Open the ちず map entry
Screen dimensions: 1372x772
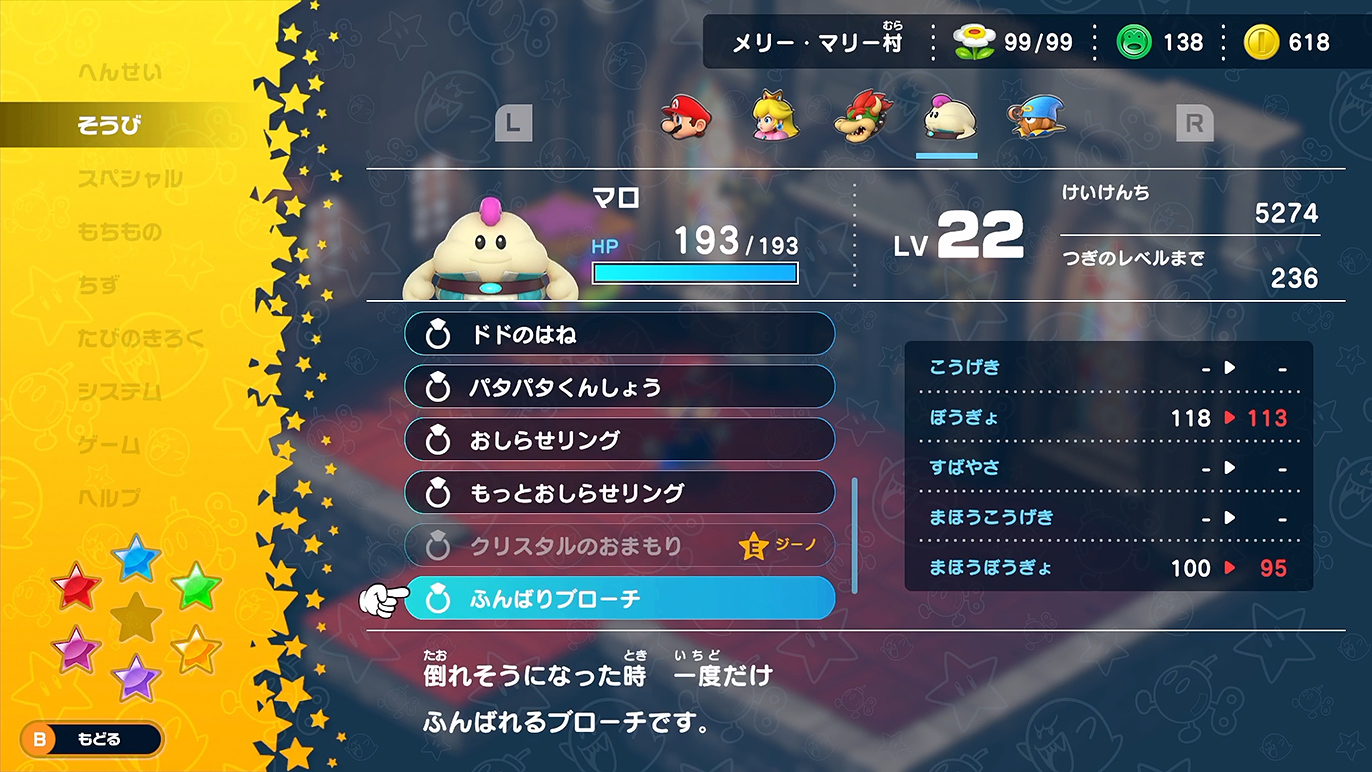(x=98, y=285)
